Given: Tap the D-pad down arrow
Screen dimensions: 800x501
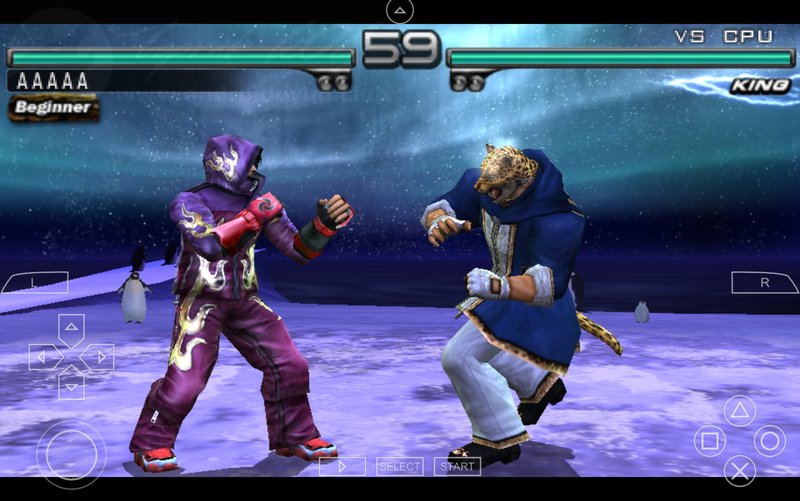Looking at the screenshot, I should [x=71, y=384].
